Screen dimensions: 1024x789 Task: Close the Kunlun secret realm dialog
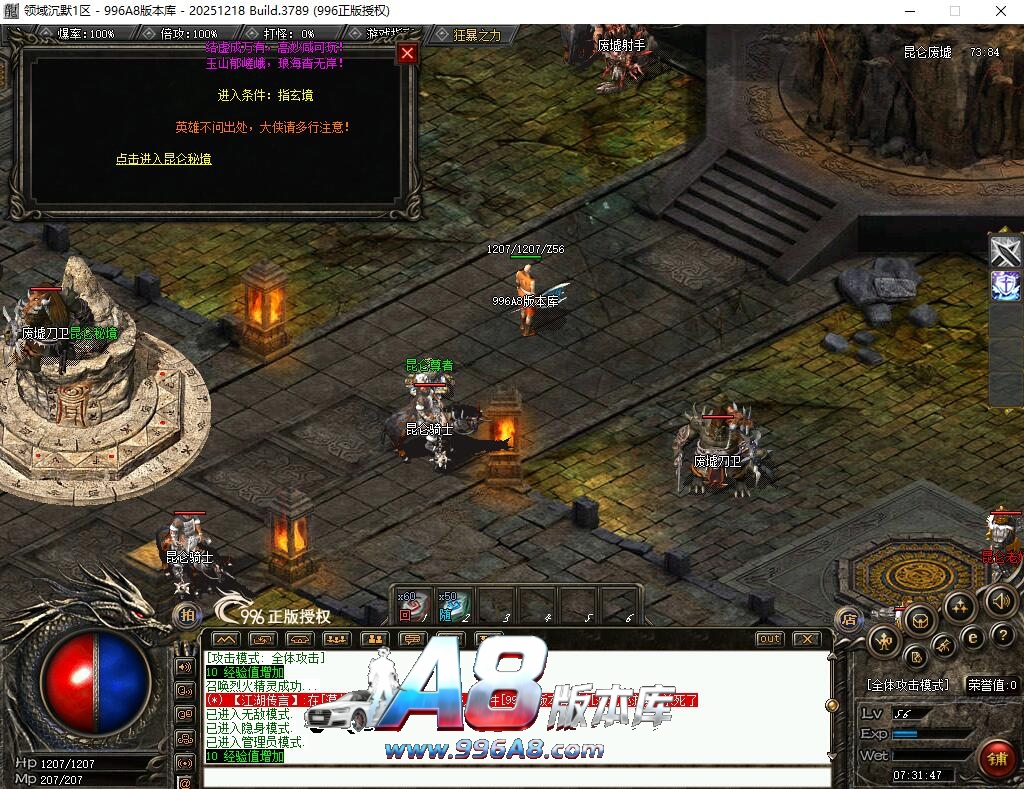pyautogui.click(x=407, y=53)
